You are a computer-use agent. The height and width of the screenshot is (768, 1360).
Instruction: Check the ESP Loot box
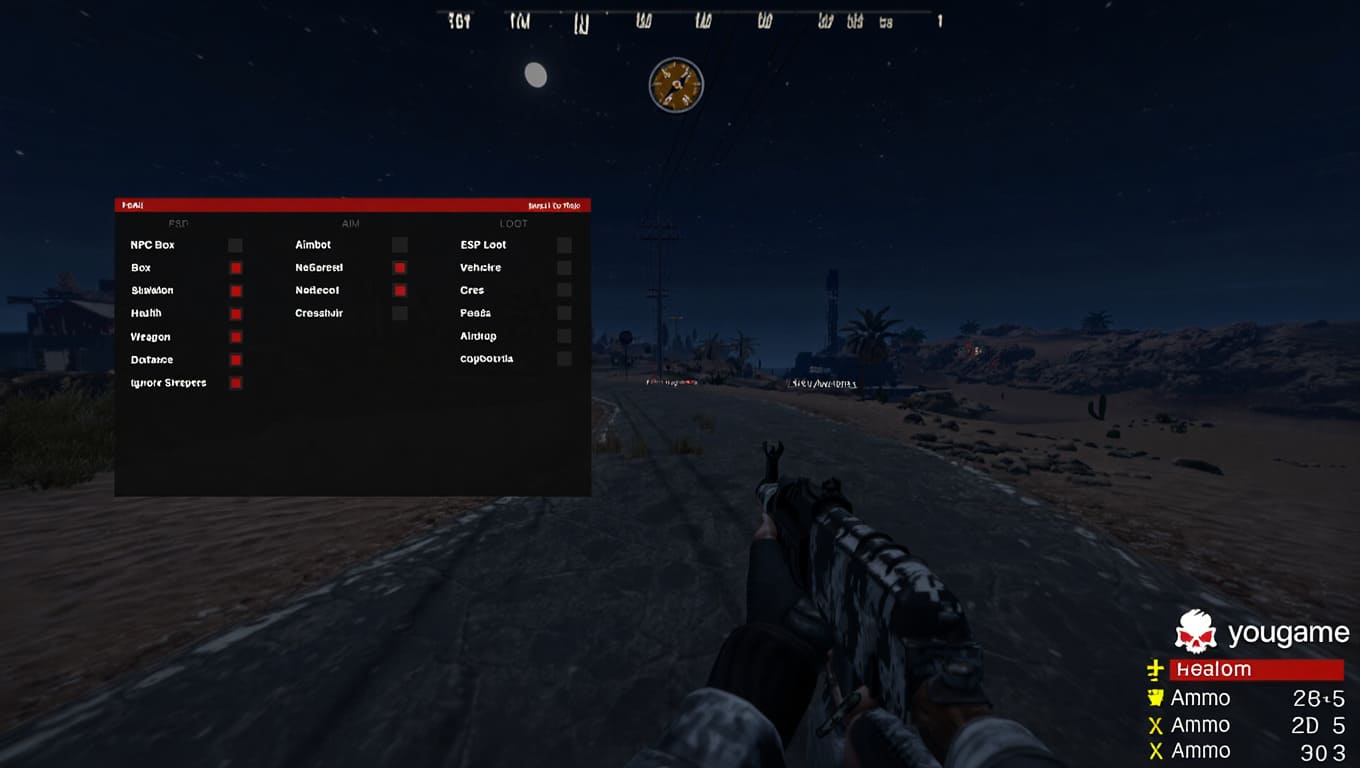pos(564,245)
